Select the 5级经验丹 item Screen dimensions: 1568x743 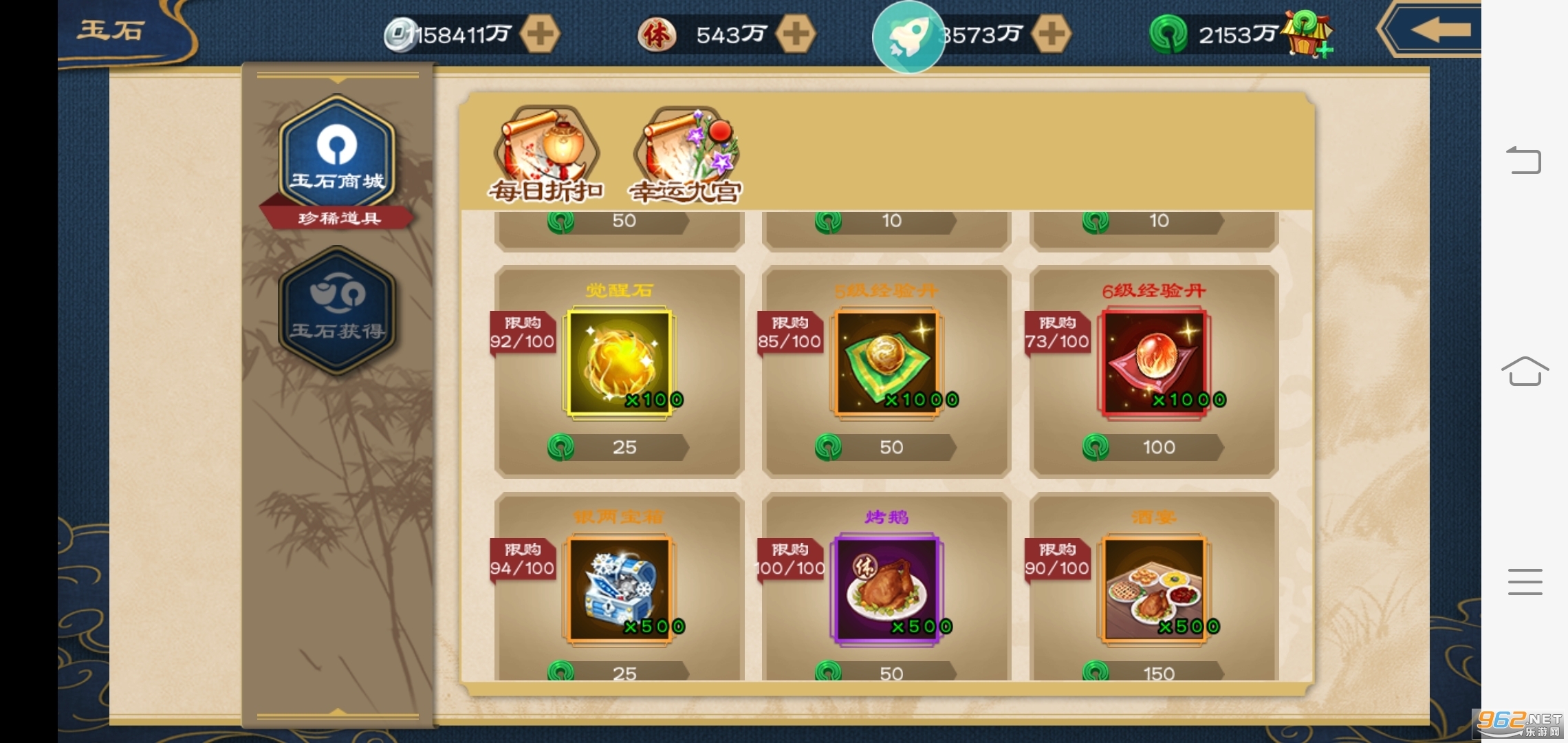click(886, 363)
